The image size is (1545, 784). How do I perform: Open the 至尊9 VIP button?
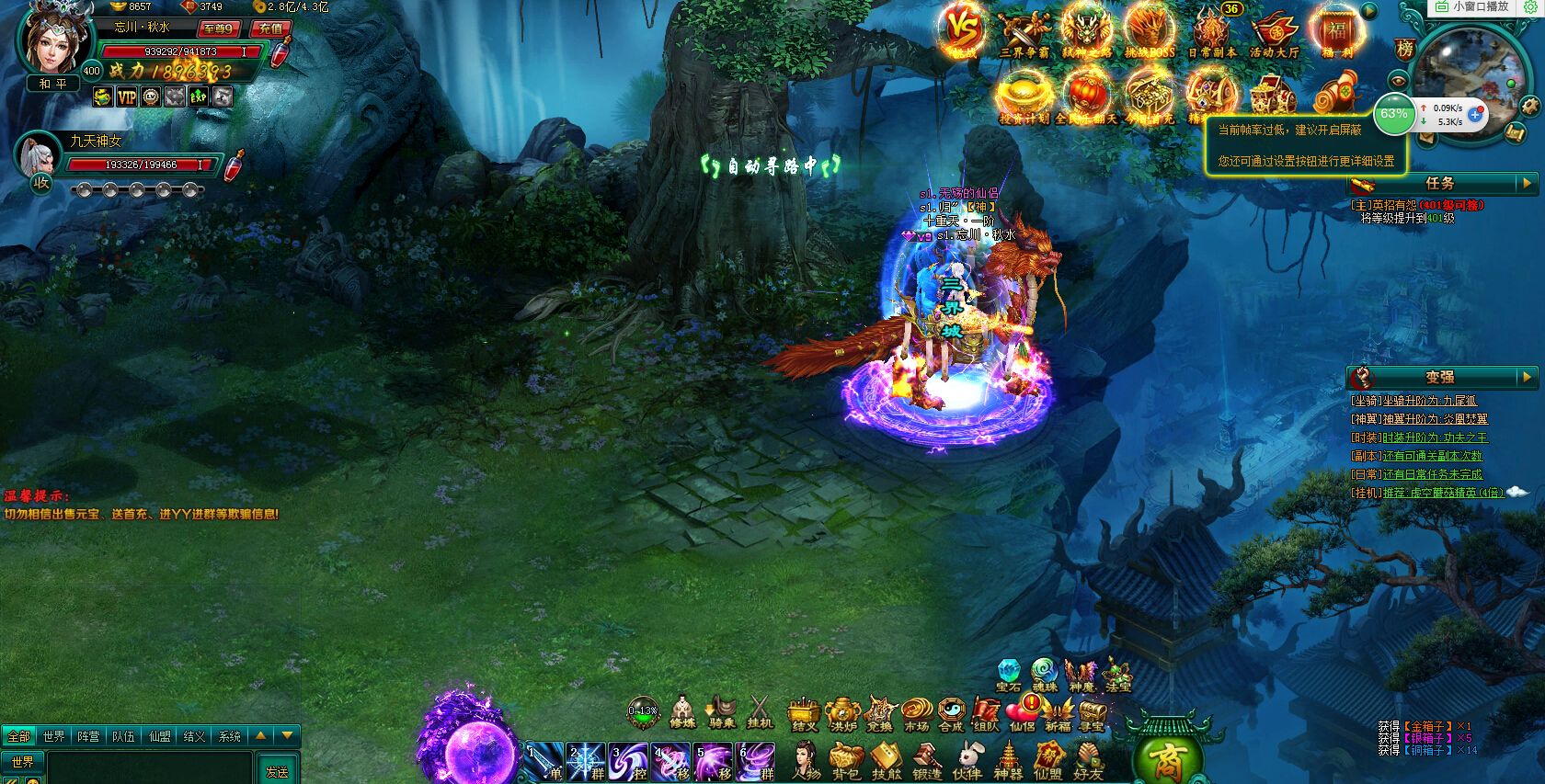(219, 28)
